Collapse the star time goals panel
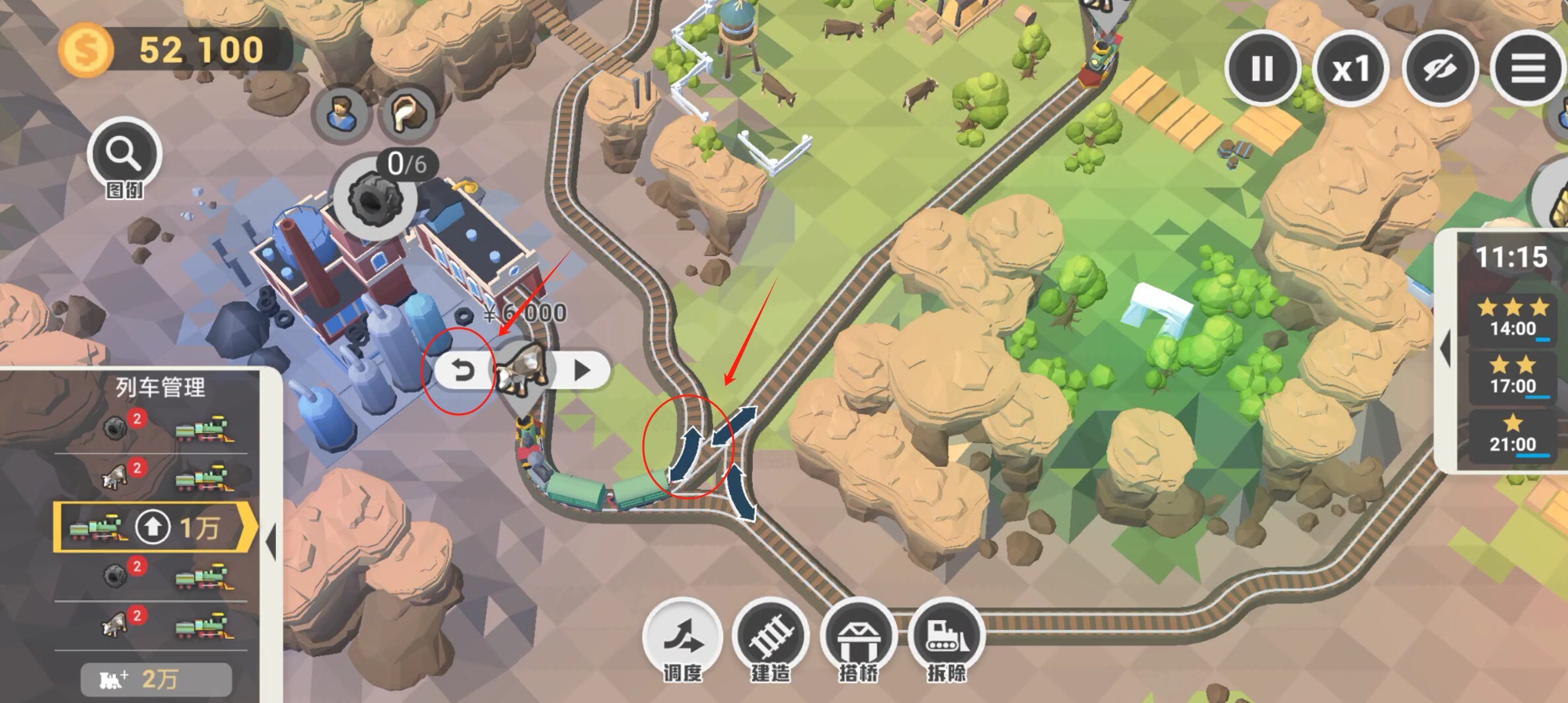Image resolution: width=1568 pixels, height=703 pixels. click(x=1446, y=348)
